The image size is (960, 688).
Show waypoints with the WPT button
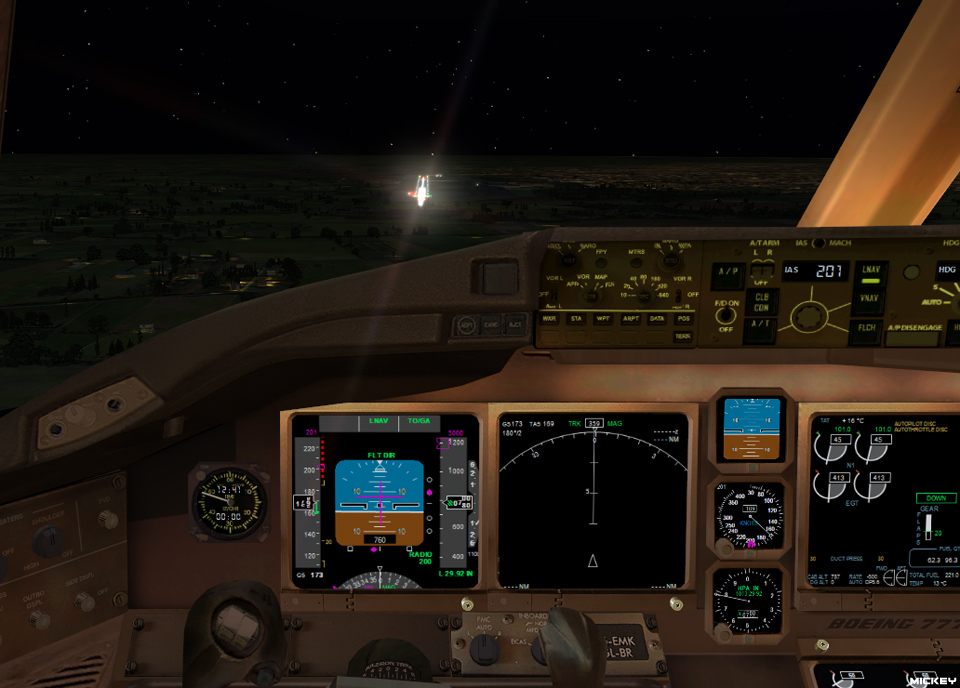coord(603,318)
